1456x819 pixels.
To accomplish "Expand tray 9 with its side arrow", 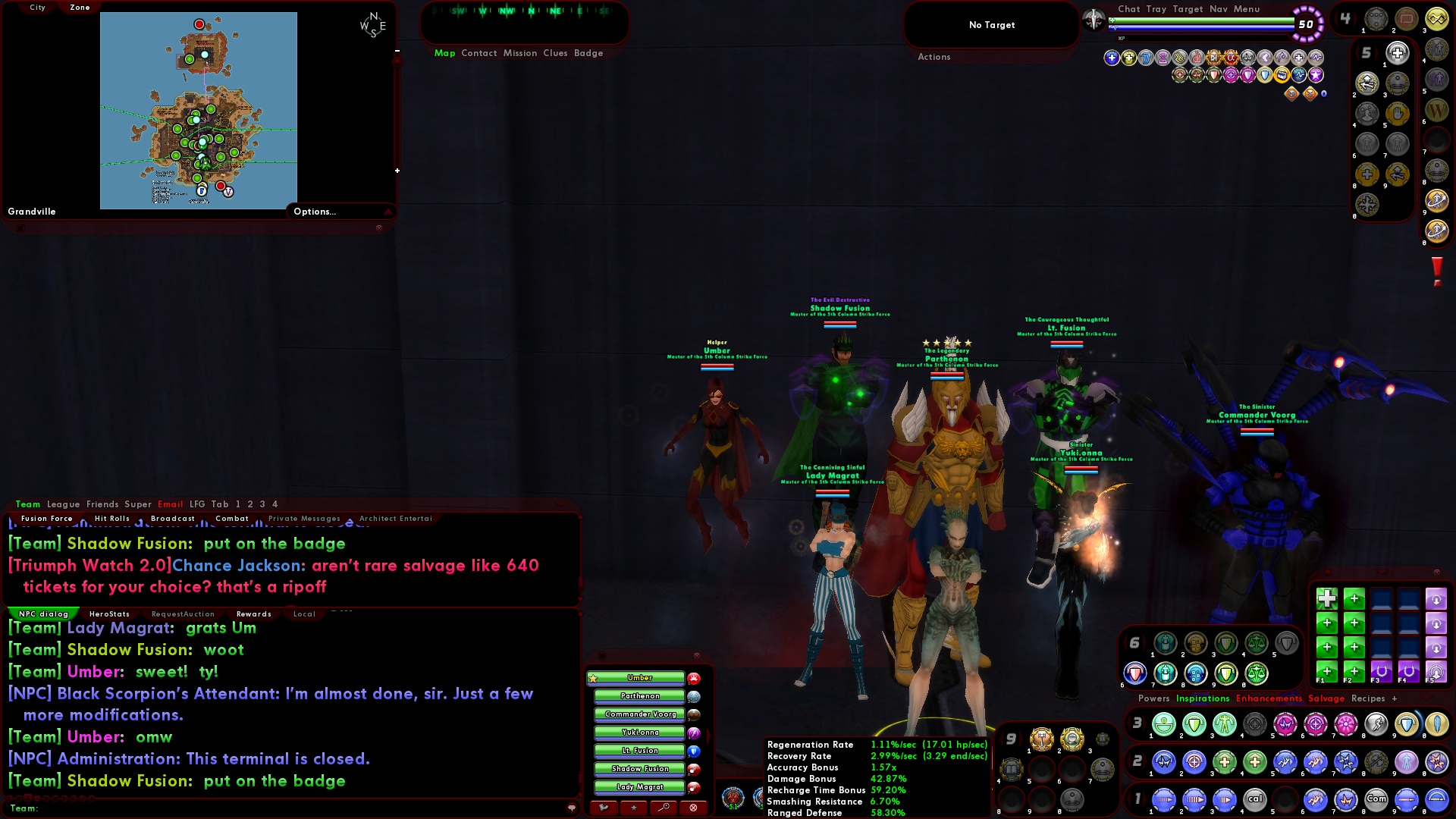I will point(1021,738).
